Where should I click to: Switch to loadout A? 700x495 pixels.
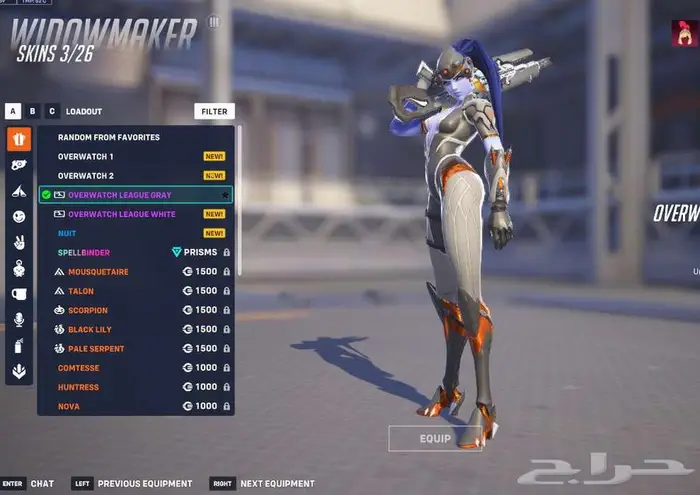(x=13, y=112)
